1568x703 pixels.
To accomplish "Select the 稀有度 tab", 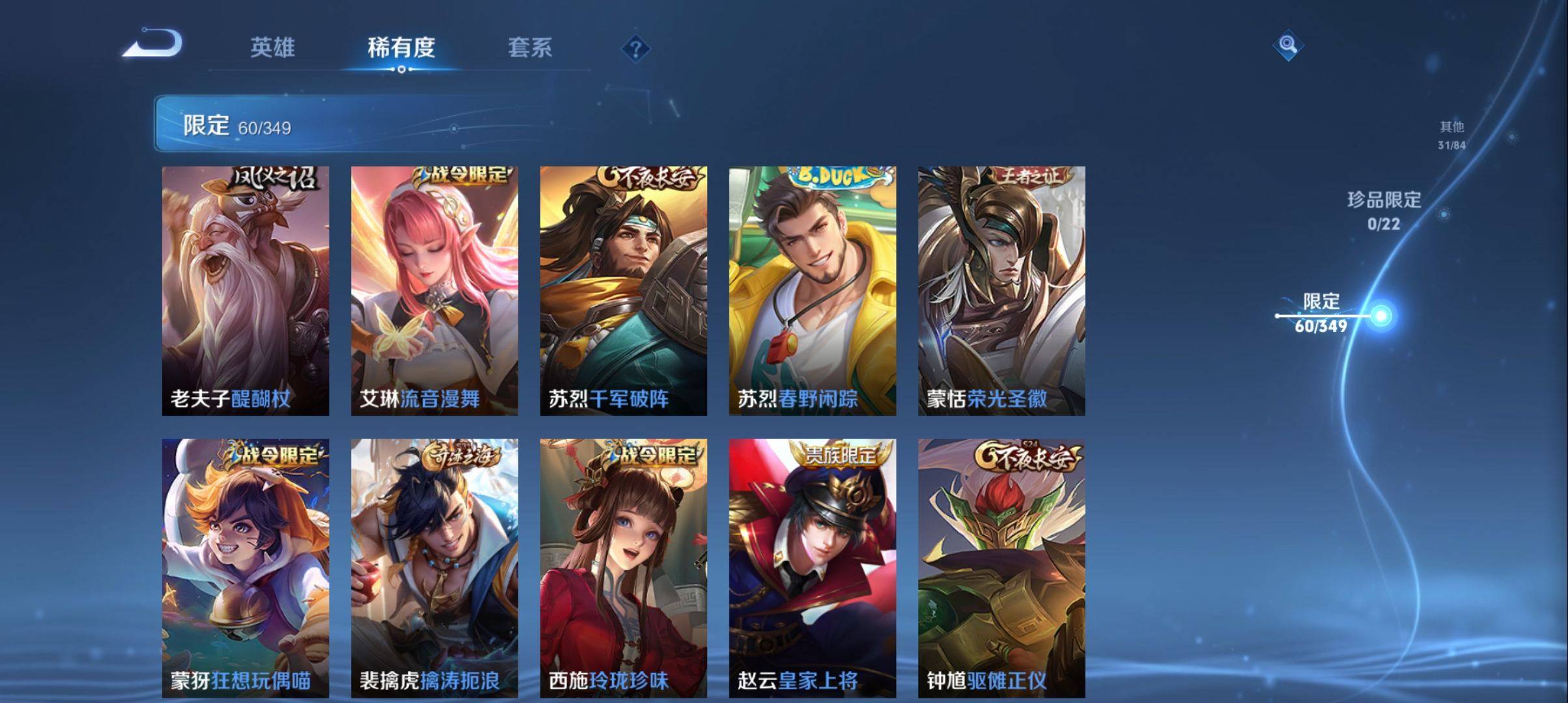I will click(x=401, y=48).
